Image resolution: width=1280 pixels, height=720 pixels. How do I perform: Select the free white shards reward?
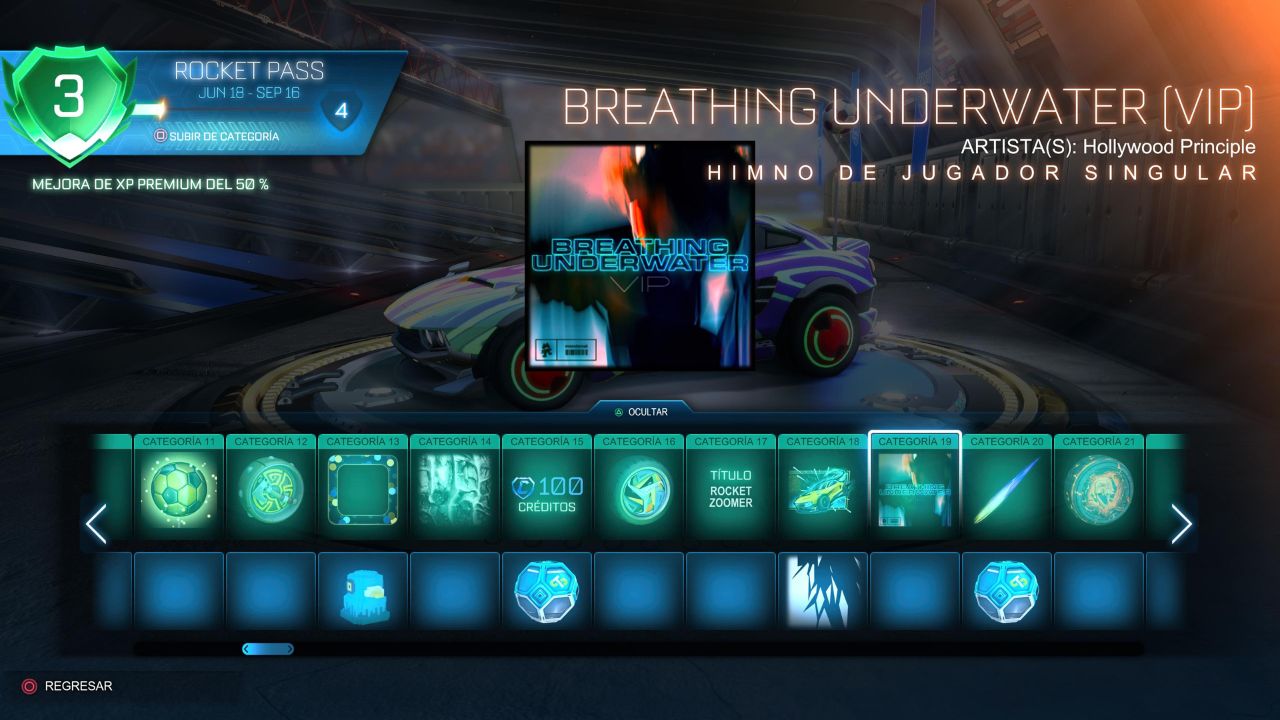tap(823, 591)
